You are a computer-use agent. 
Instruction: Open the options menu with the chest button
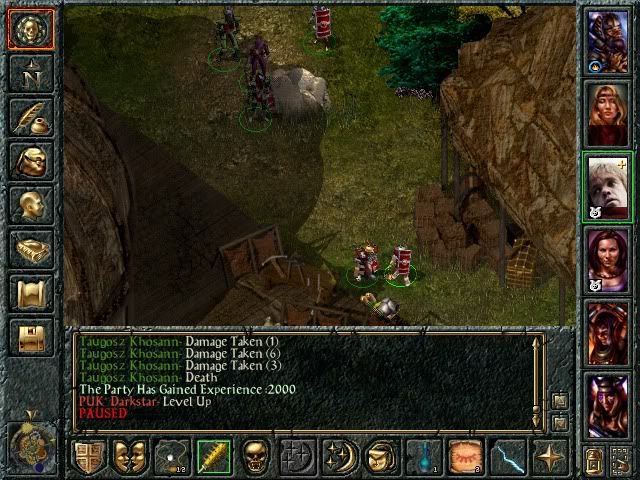(30, 336)
